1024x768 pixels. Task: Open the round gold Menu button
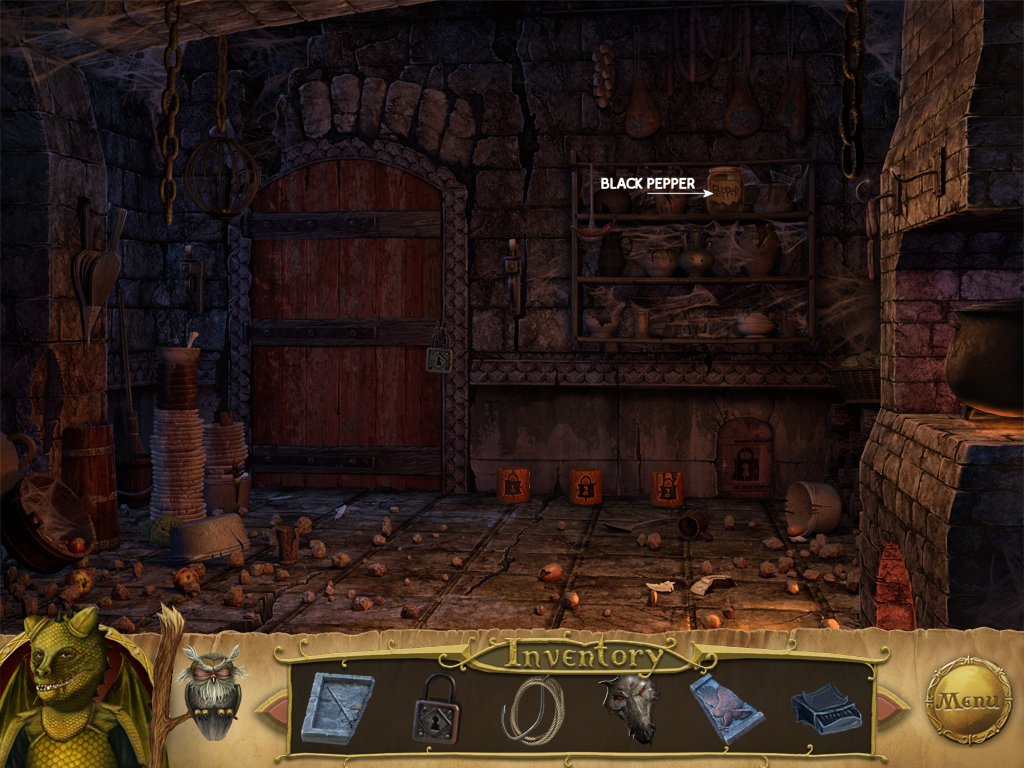968,700
